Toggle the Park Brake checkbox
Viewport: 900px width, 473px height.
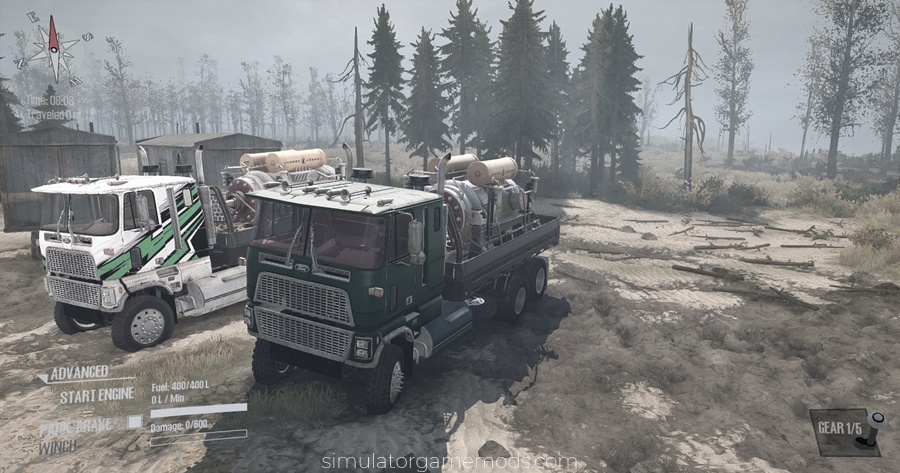click(x=134, y=422)
